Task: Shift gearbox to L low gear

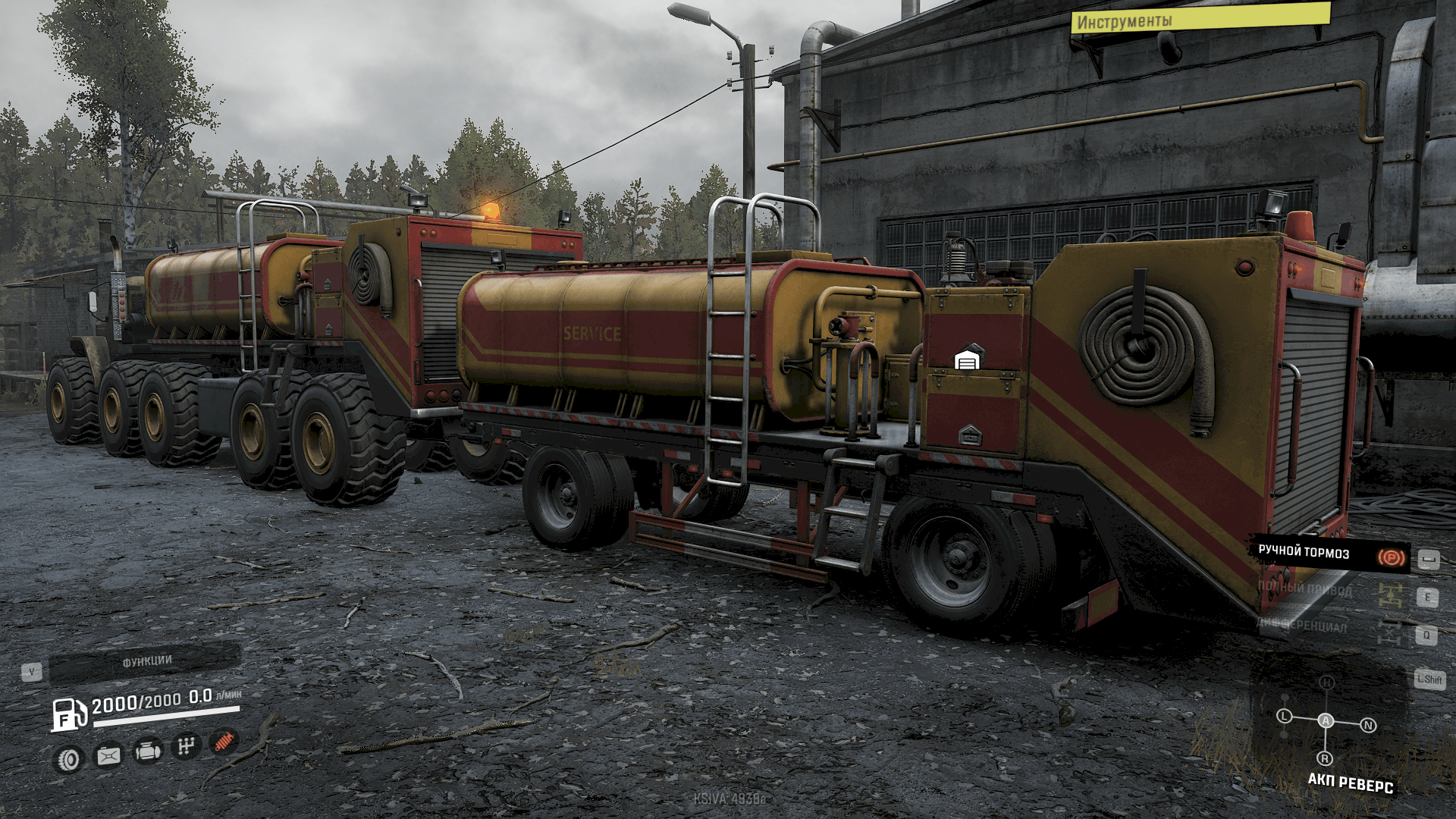Action: [1284, 716]
